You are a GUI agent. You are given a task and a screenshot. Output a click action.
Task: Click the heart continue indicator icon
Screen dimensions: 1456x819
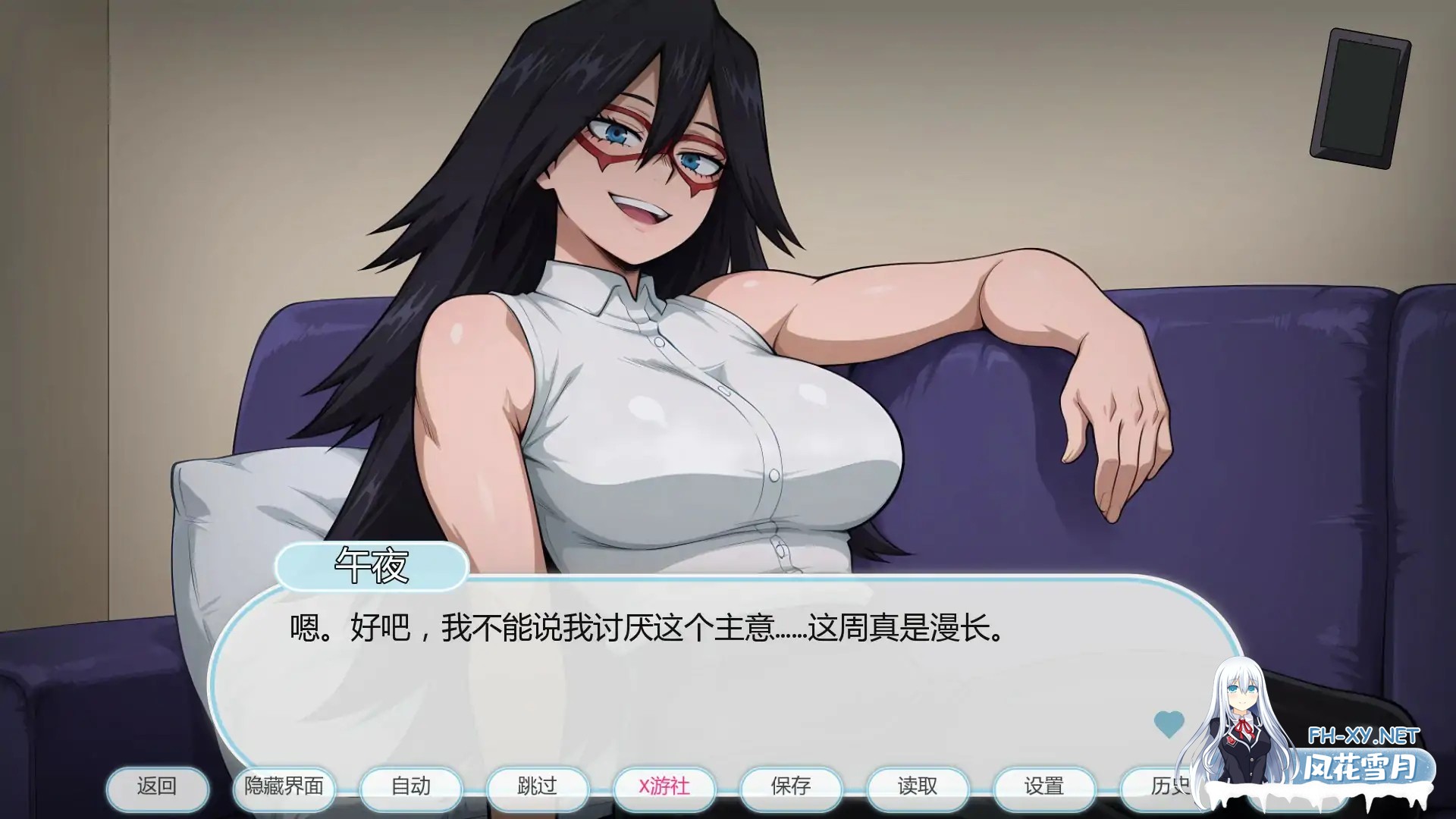click(1169, 724)
